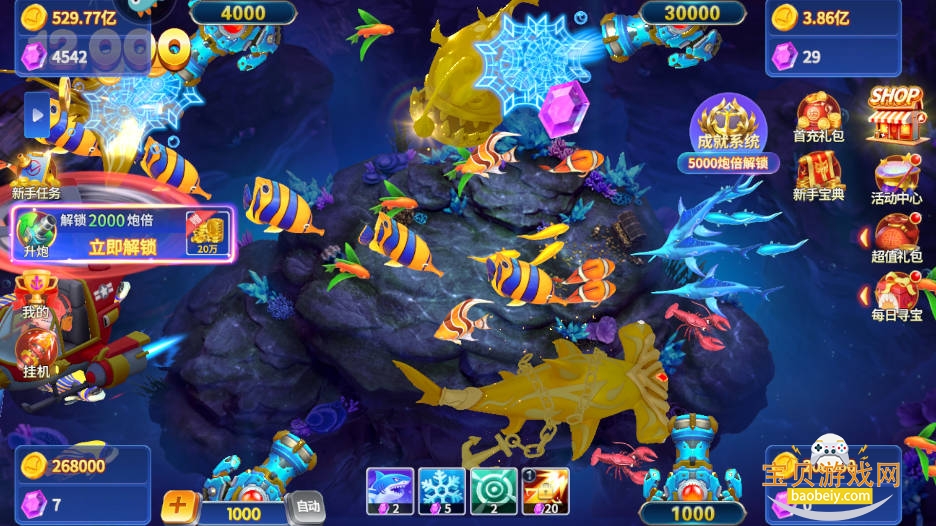Open the 我的 trophy icon
936x526 pixels.
pos(36,294)
